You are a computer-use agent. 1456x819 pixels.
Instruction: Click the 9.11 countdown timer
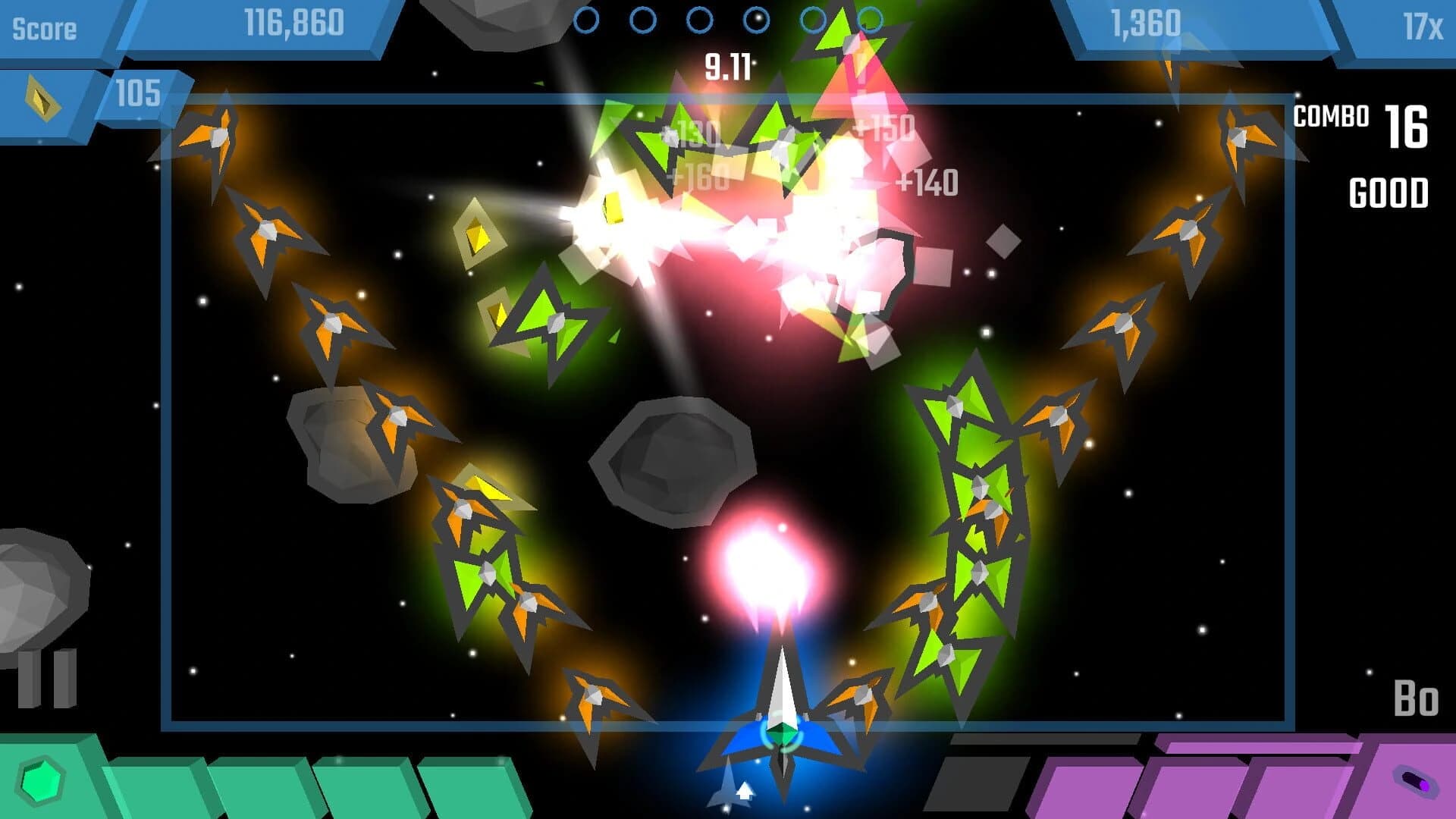[727, 67]
